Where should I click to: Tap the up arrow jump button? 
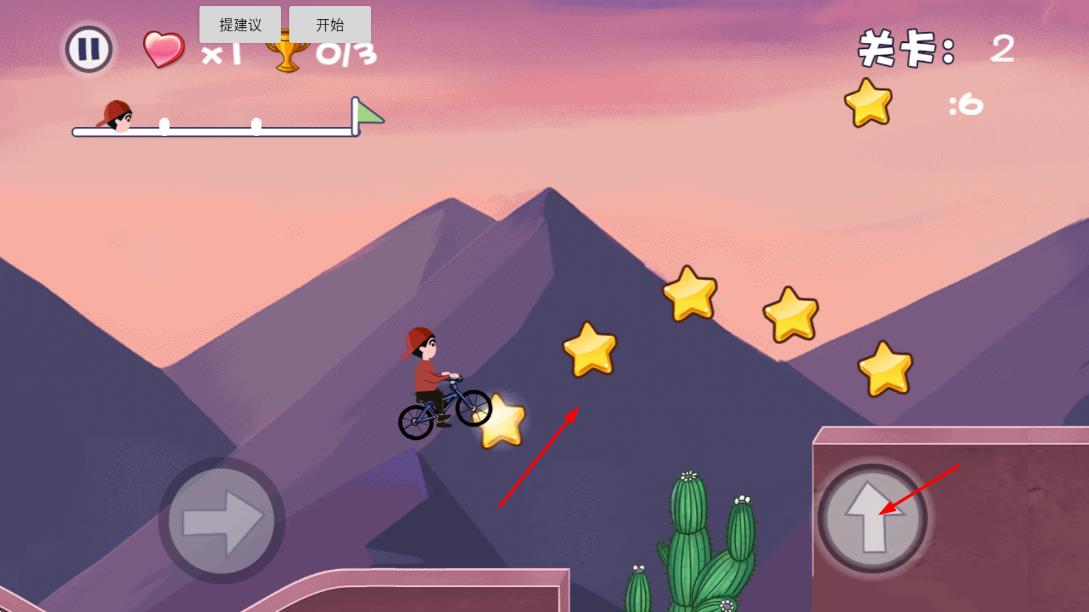[x=872, y=518]
